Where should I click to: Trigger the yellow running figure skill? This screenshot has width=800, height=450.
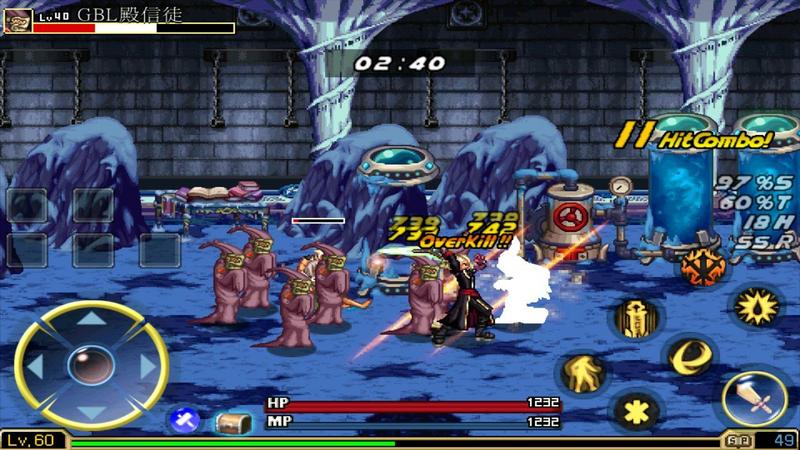(x=579, y=374)
